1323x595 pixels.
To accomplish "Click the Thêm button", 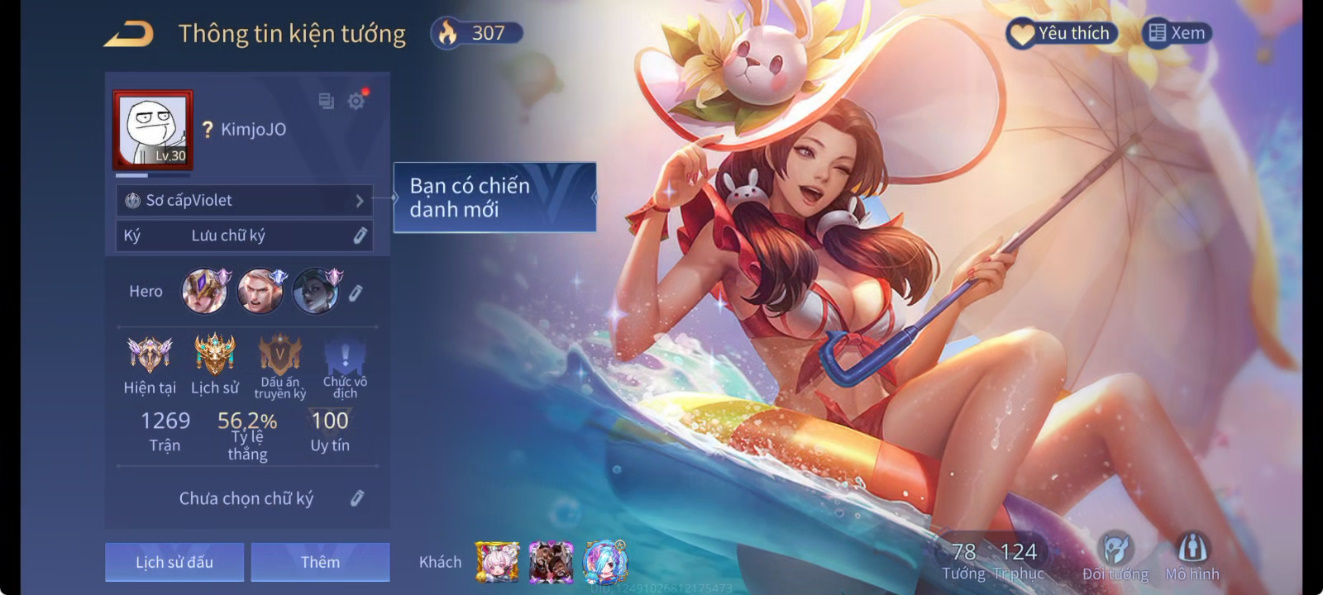I will point(320,562).
